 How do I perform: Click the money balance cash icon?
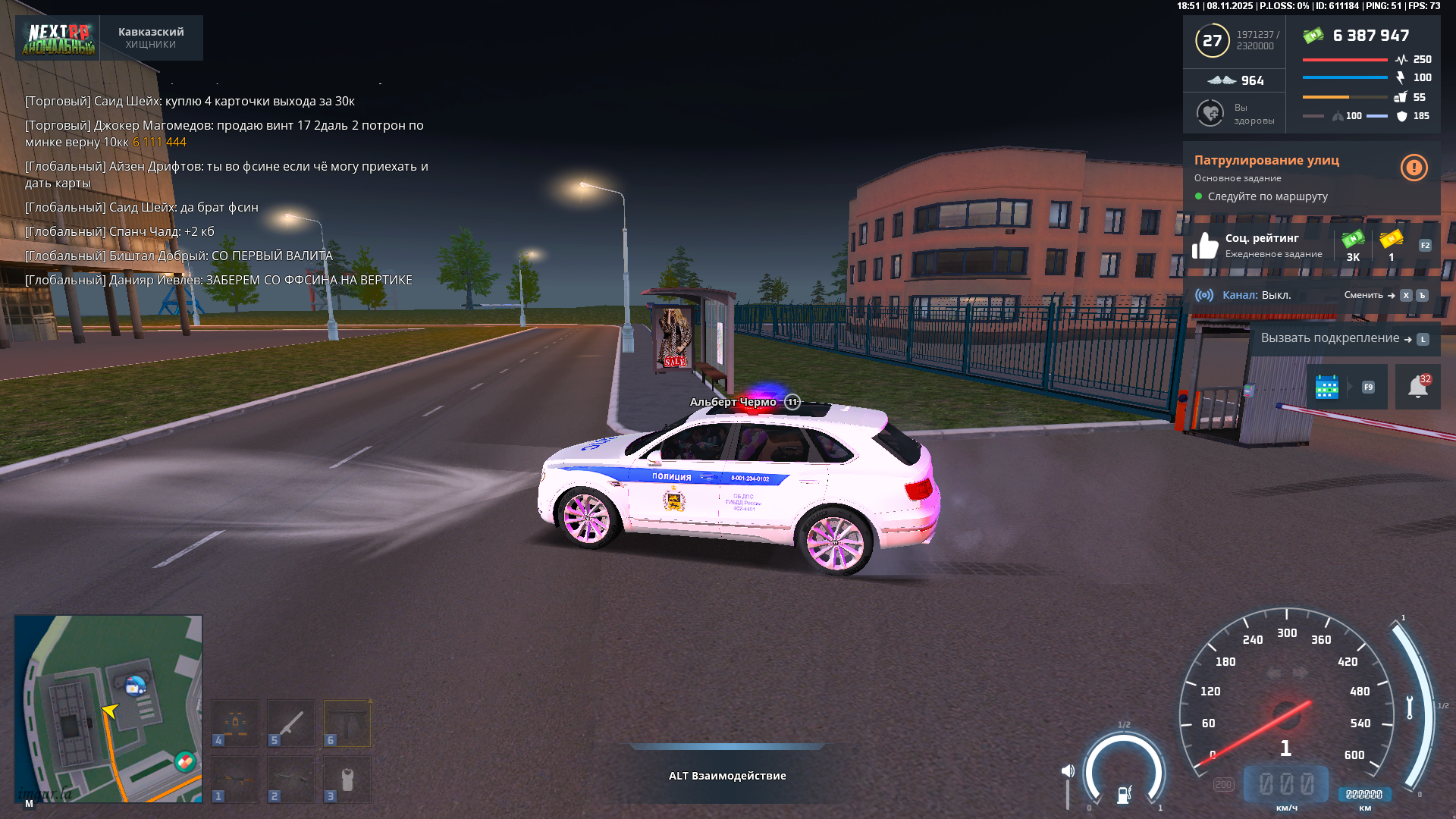[x=1313, y=36]
